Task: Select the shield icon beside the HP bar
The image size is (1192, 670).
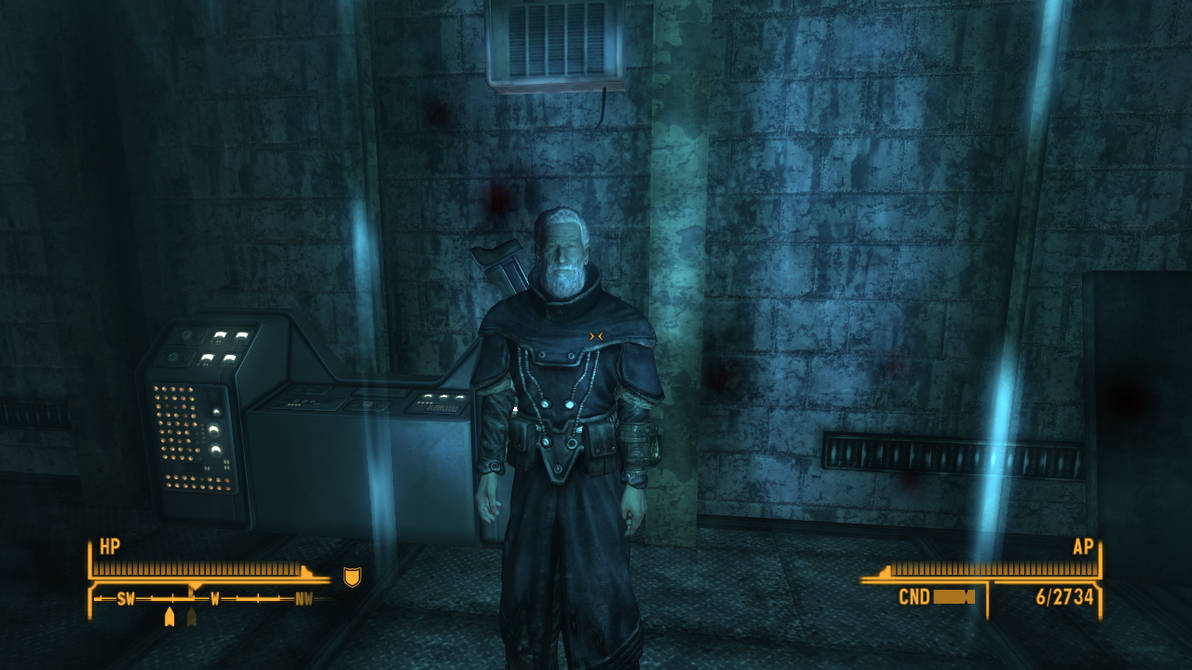Action: tap(351, 577)
